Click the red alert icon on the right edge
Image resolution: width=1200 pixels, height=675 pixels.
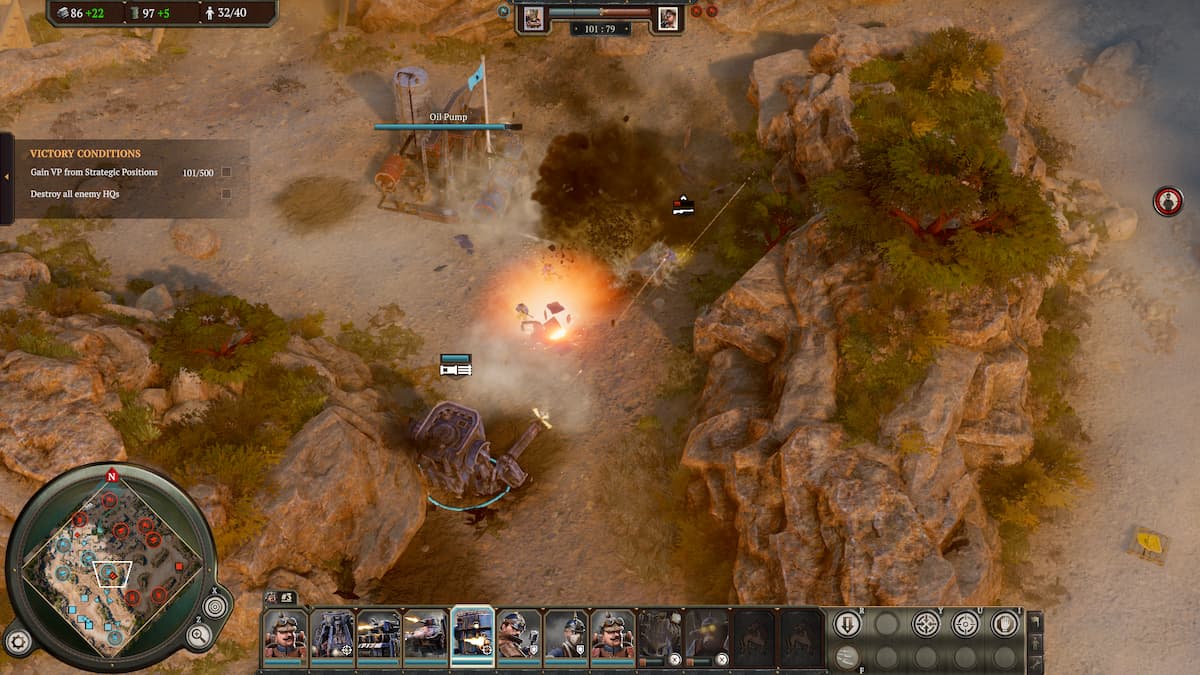pos(1167,201)
